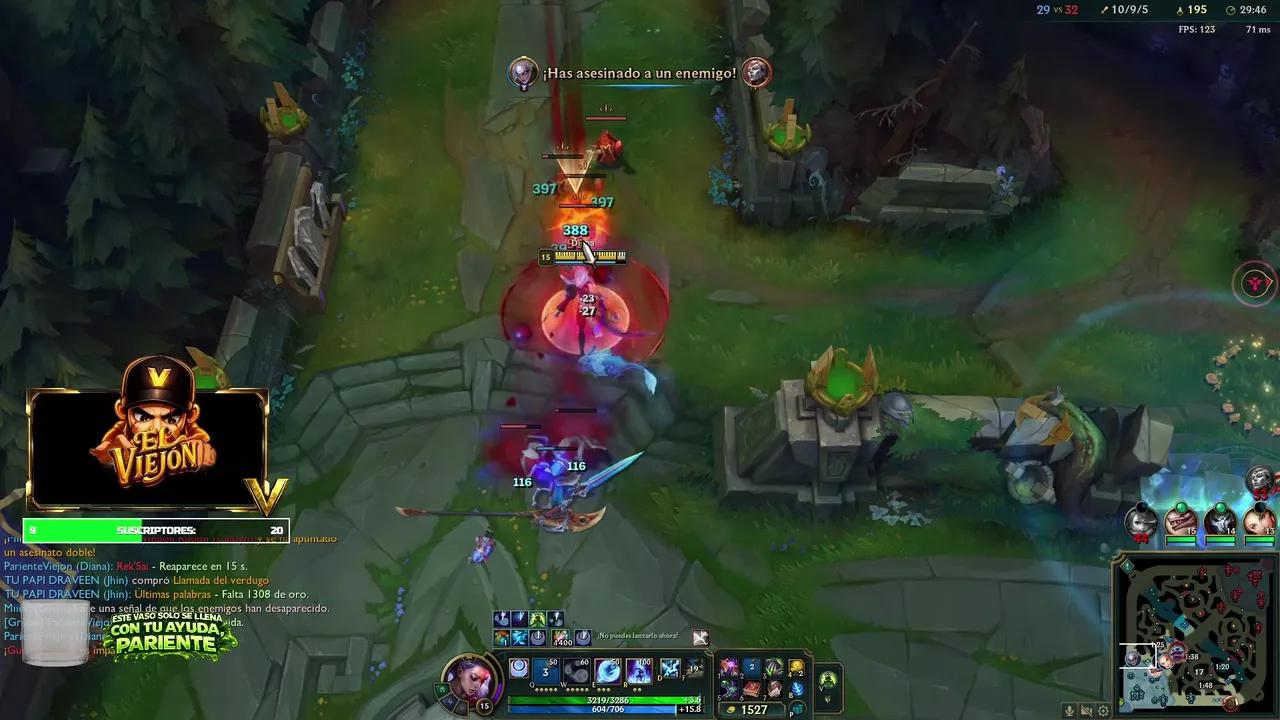This screenshot has height=720, width=1280.
Task: Open the shop via the 1527 gold counter
Action: tap(752, 708)
